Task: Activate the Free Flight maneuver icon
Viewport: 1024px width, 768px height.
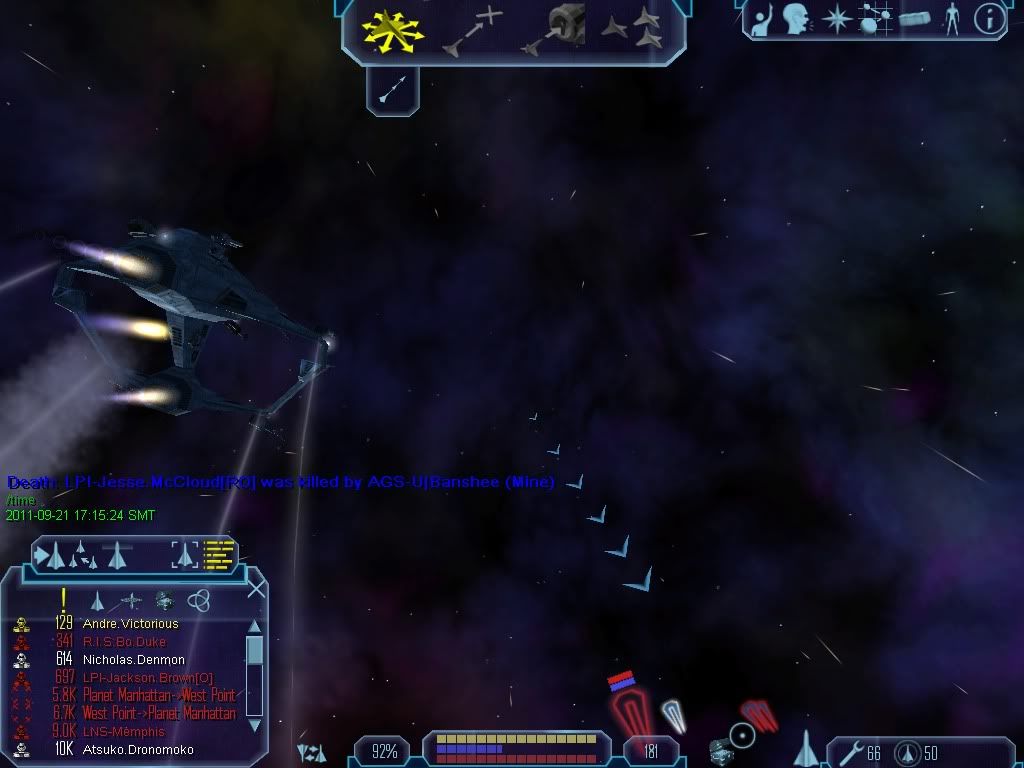Action: [393, 31]
